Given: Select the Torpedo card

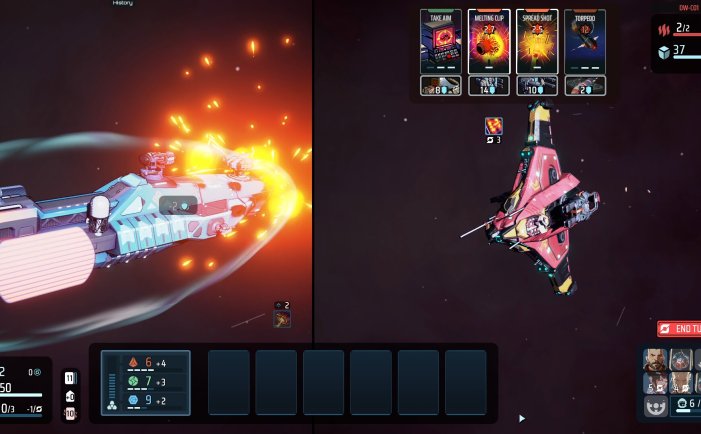Looking at the screenshot, I should tap(584, 42).
